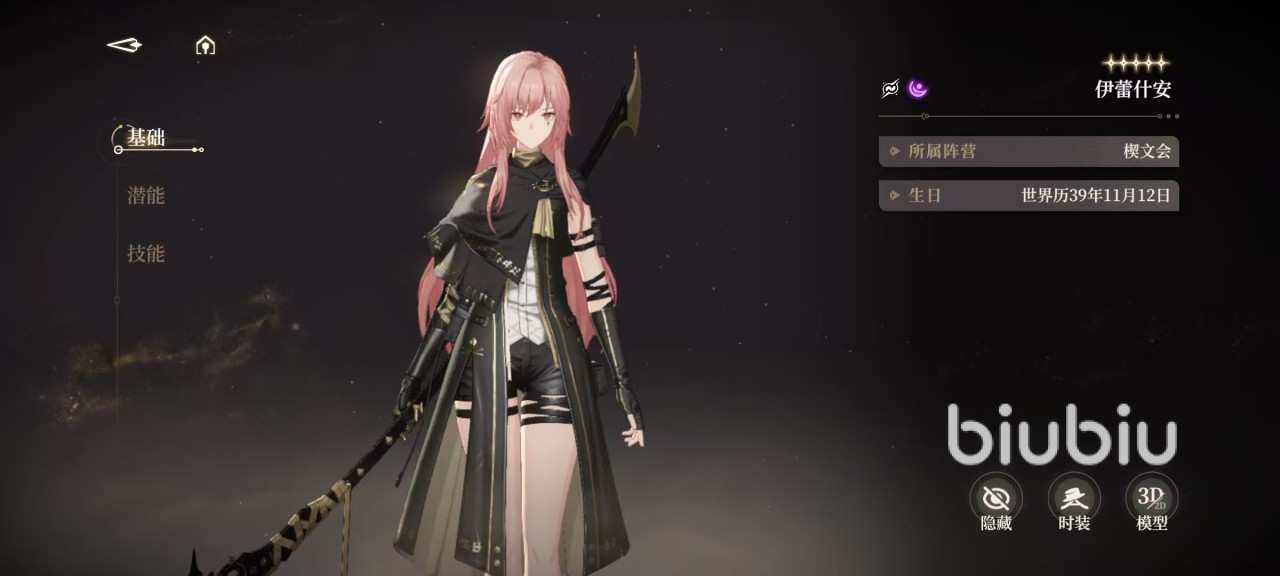The height and width of the screenshot is (576, 1280).
Task: Switch to the 基础 tab
Action: 146,138
